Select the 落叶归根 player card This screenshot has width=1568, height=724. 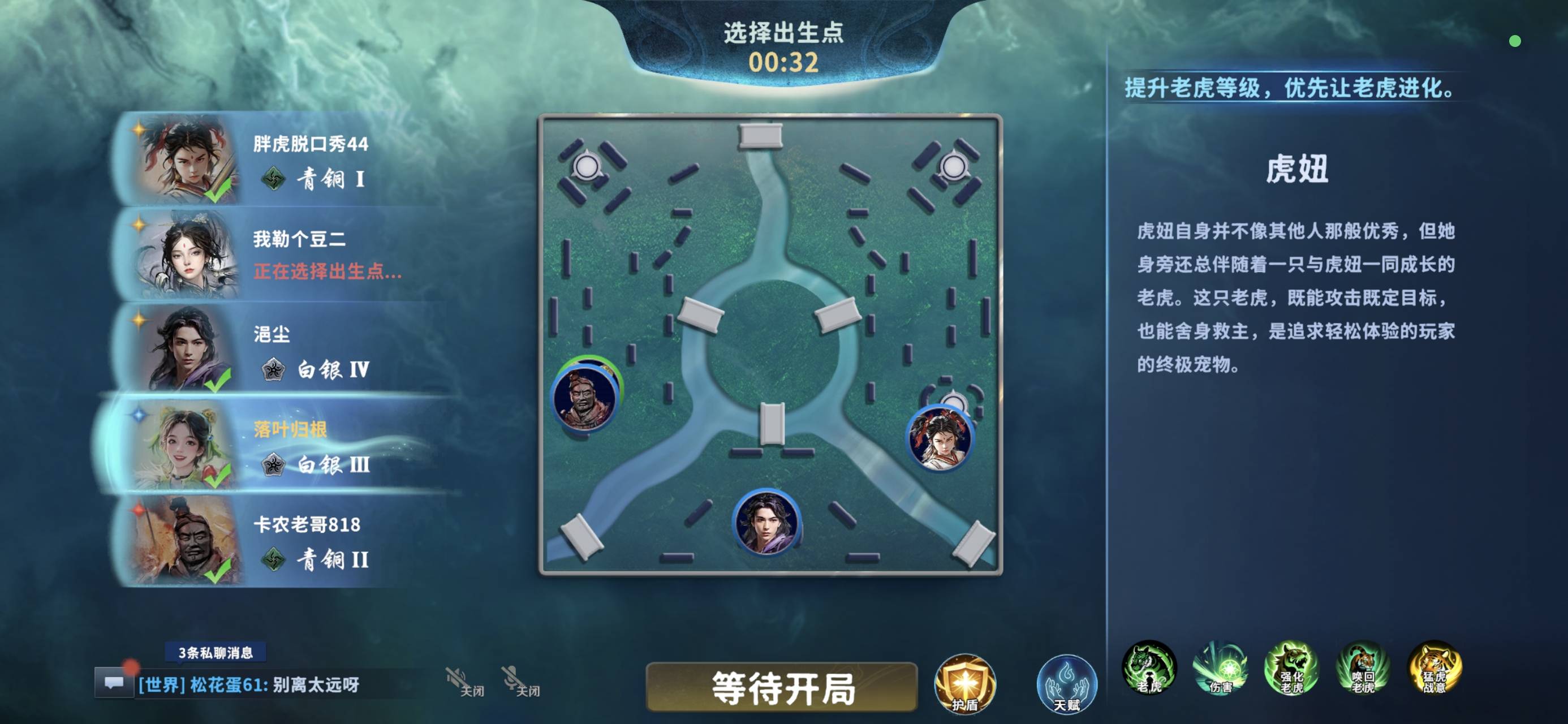286,446
